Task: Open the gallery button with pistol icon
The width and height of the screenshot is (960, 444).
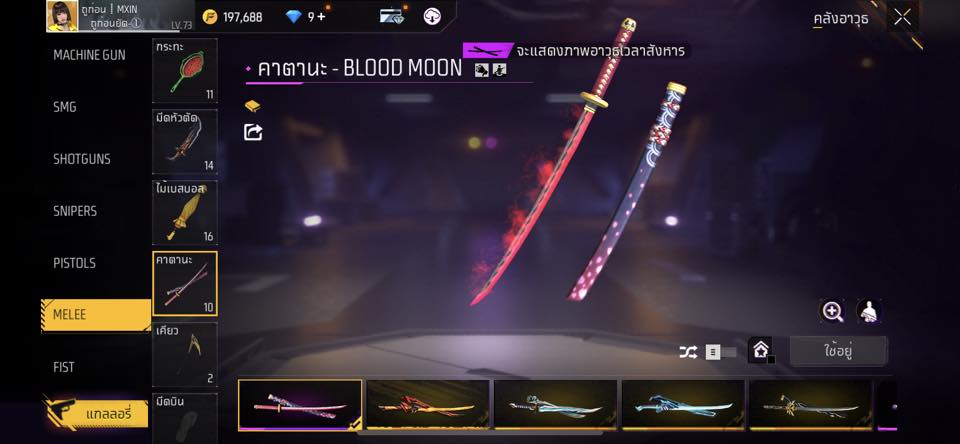Action: (x=96, y=412)
